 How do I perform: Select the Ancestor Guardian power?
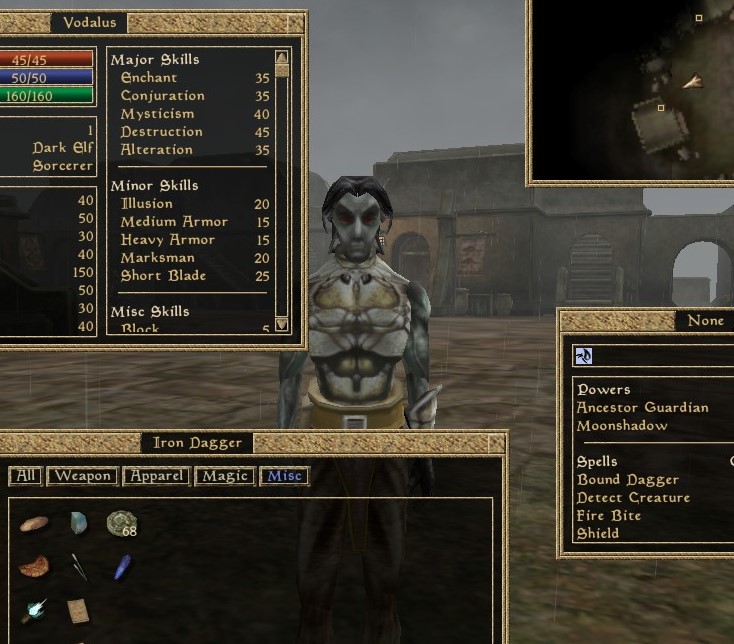(642, 408)
